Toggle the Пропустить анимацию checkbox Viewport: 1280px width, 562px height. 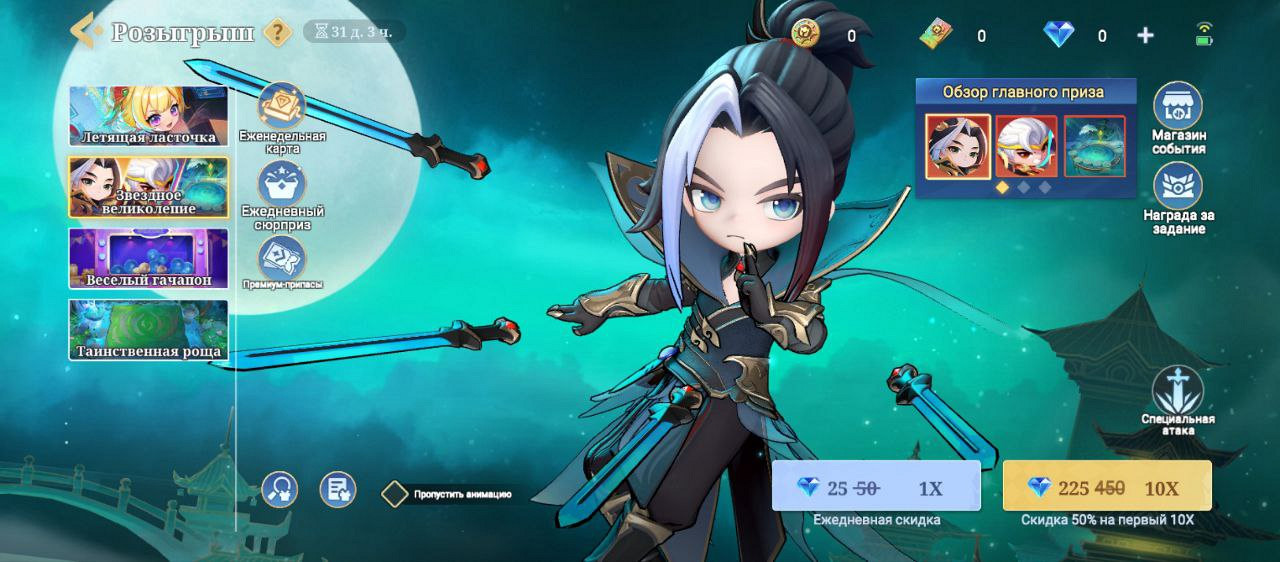pyautogui.click(x=396, y=494)
